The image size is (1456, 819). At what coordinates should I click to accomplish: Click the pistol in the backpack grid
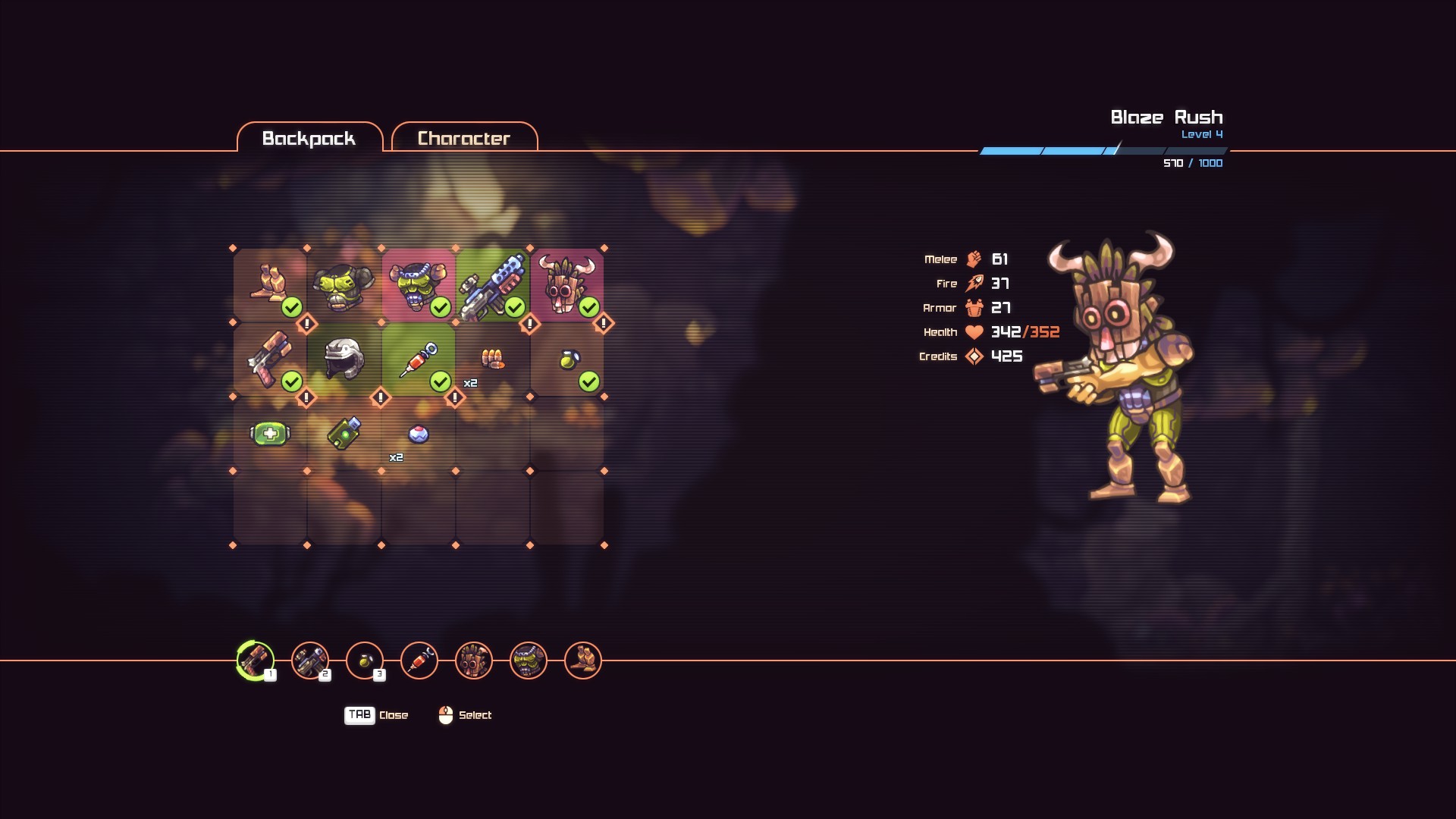(x=270, y=359)
